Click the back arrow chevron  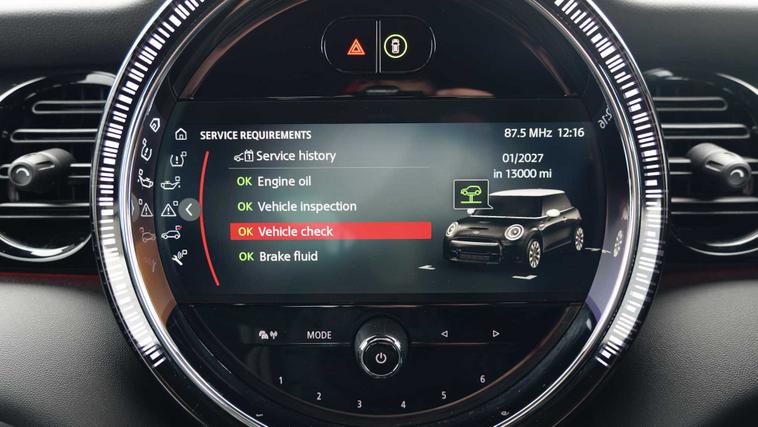(x=188, y=209)
